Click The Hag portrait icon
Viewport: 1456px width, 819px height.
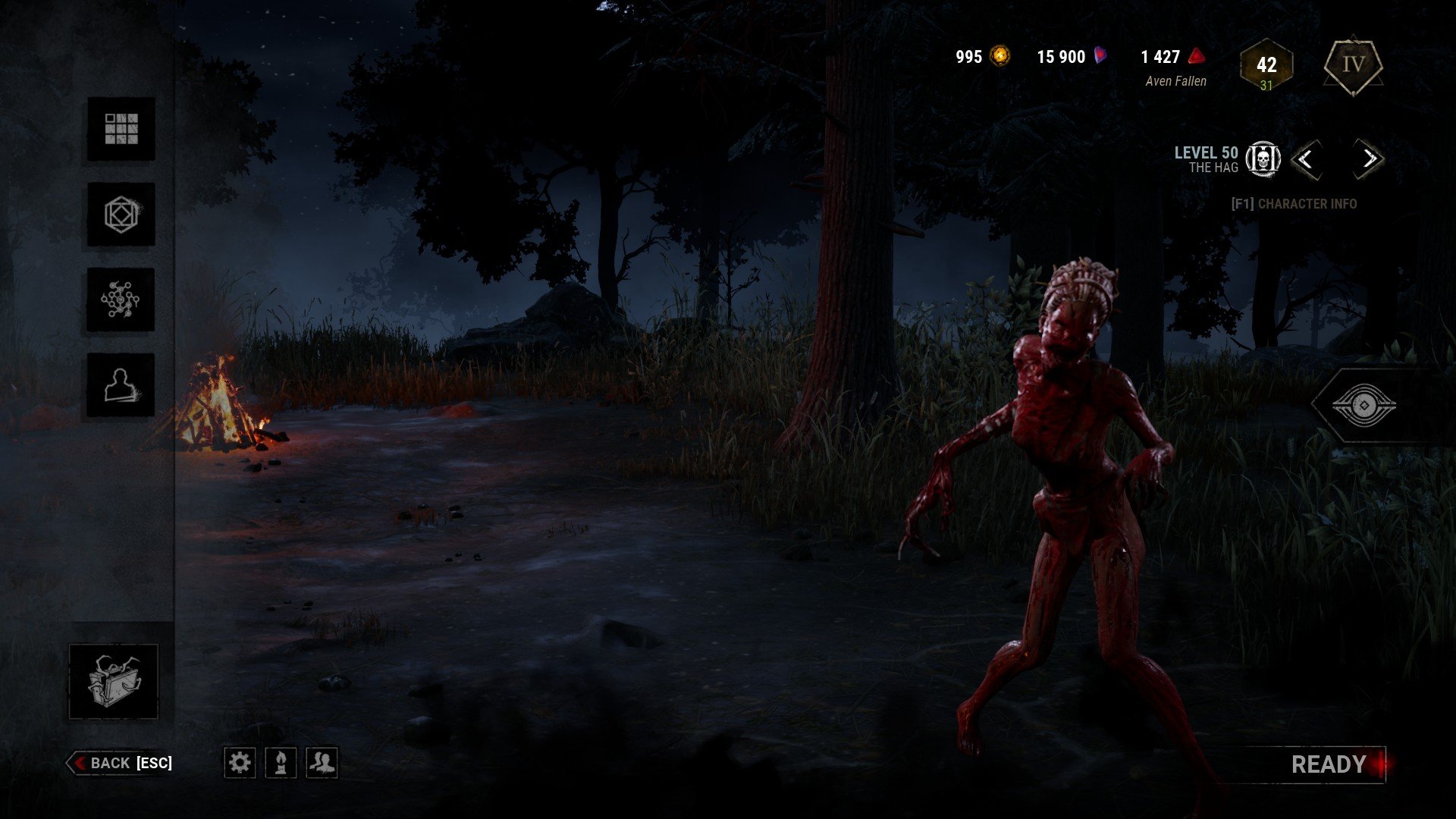[1263, 159]
